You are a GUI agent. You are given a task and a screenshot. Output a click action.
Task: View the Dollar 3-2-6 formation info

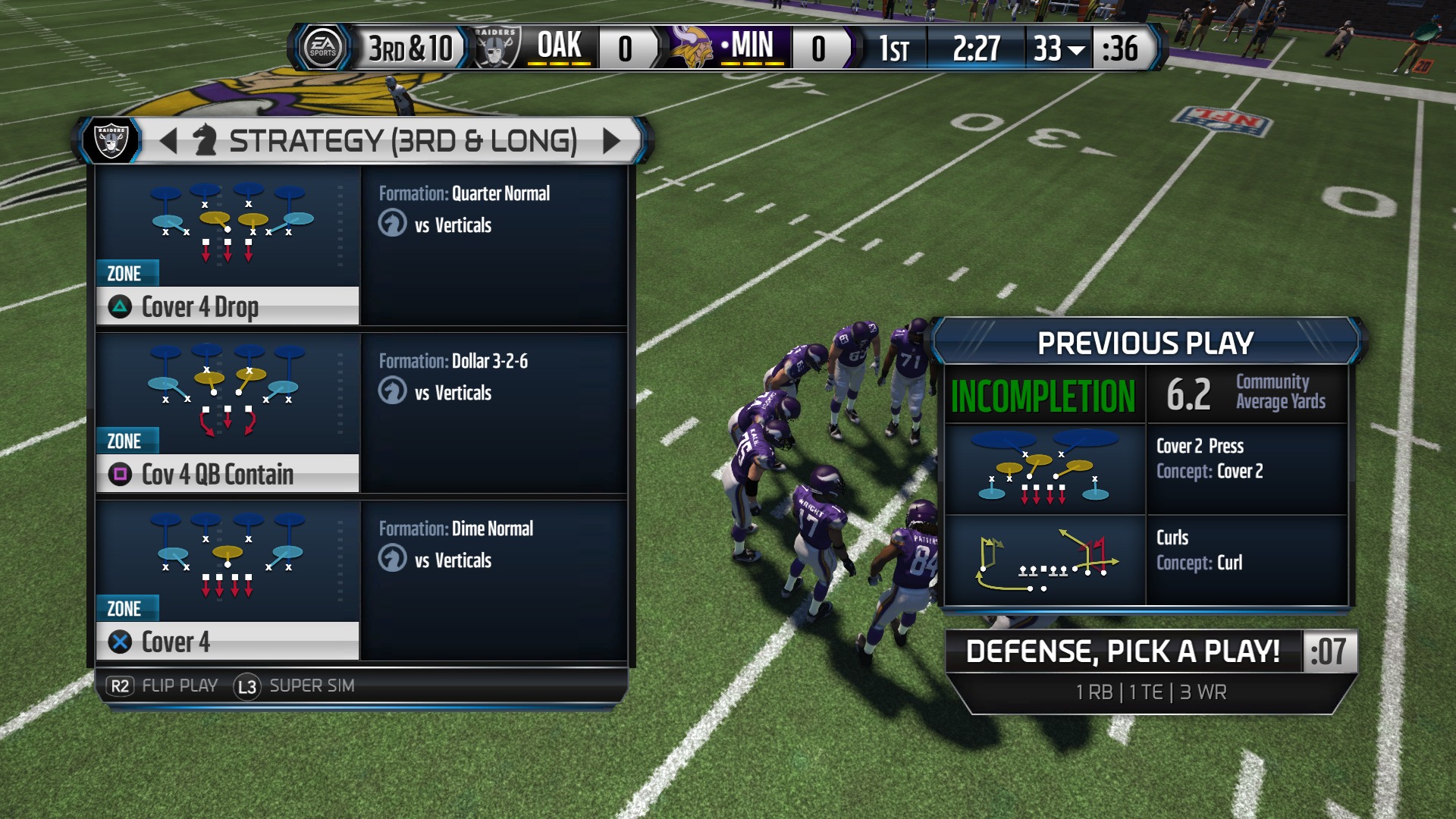click(489, 361)
